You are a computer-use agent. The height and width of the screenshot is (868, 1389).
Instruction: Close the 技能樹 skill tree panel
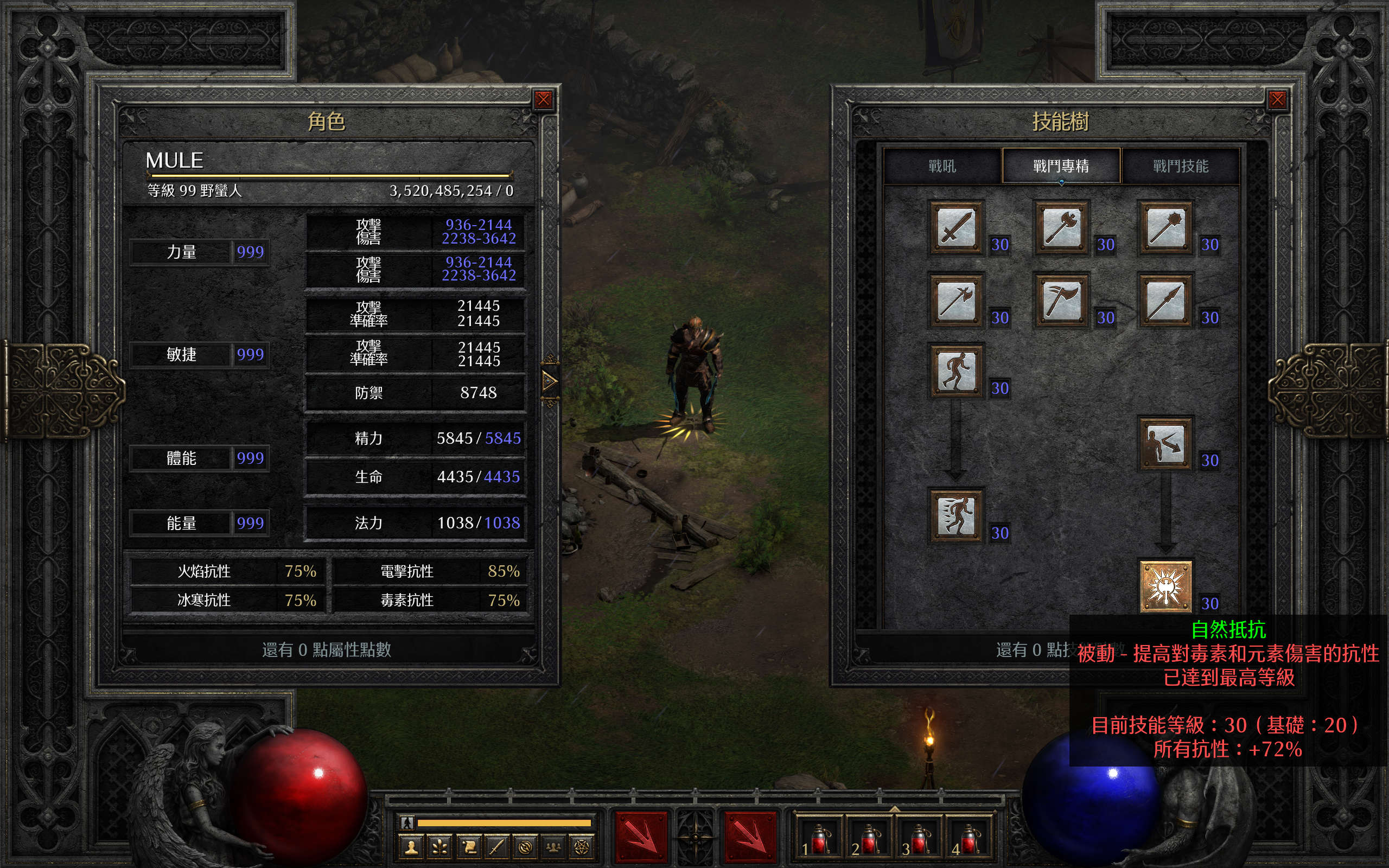1277,100
